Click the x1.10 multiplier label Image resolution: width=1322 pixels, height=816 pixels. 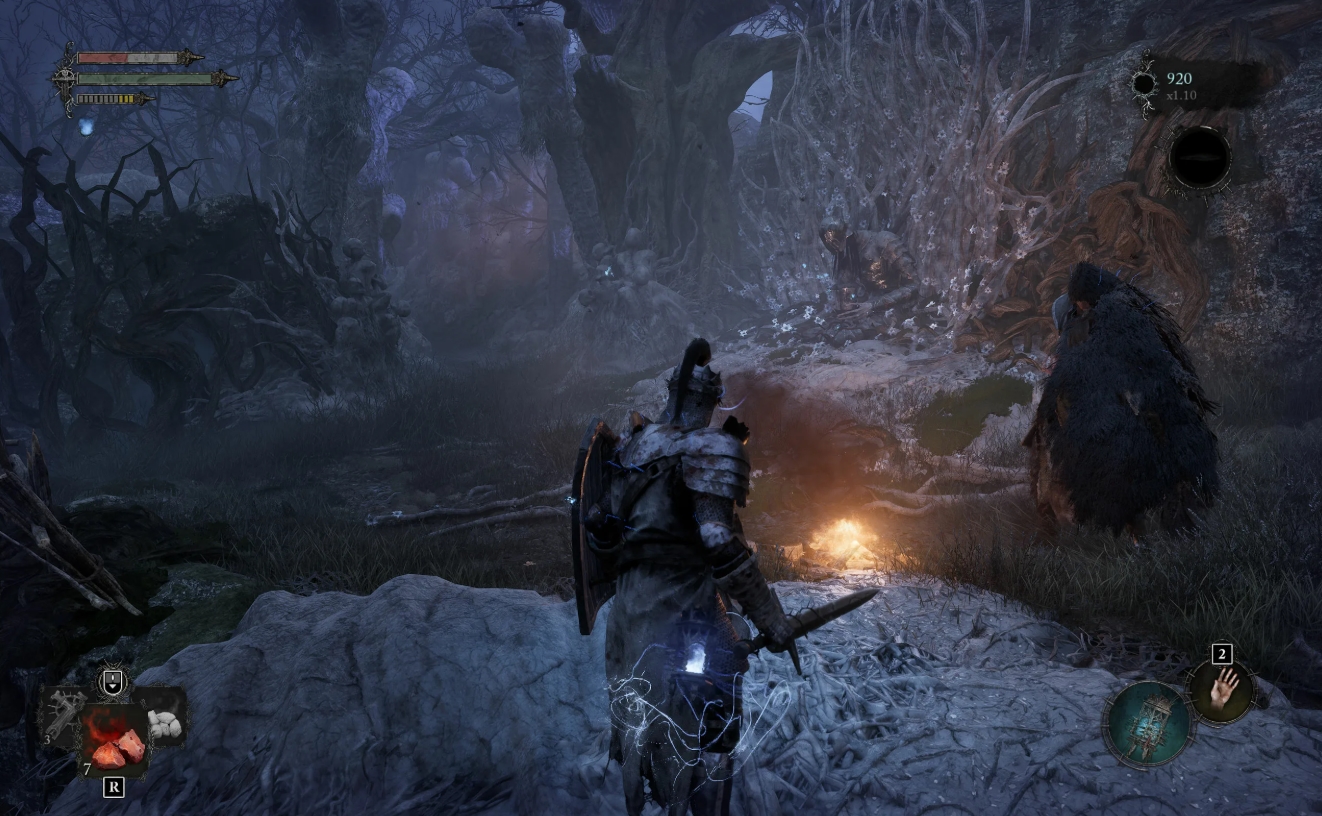[1181, 95]
